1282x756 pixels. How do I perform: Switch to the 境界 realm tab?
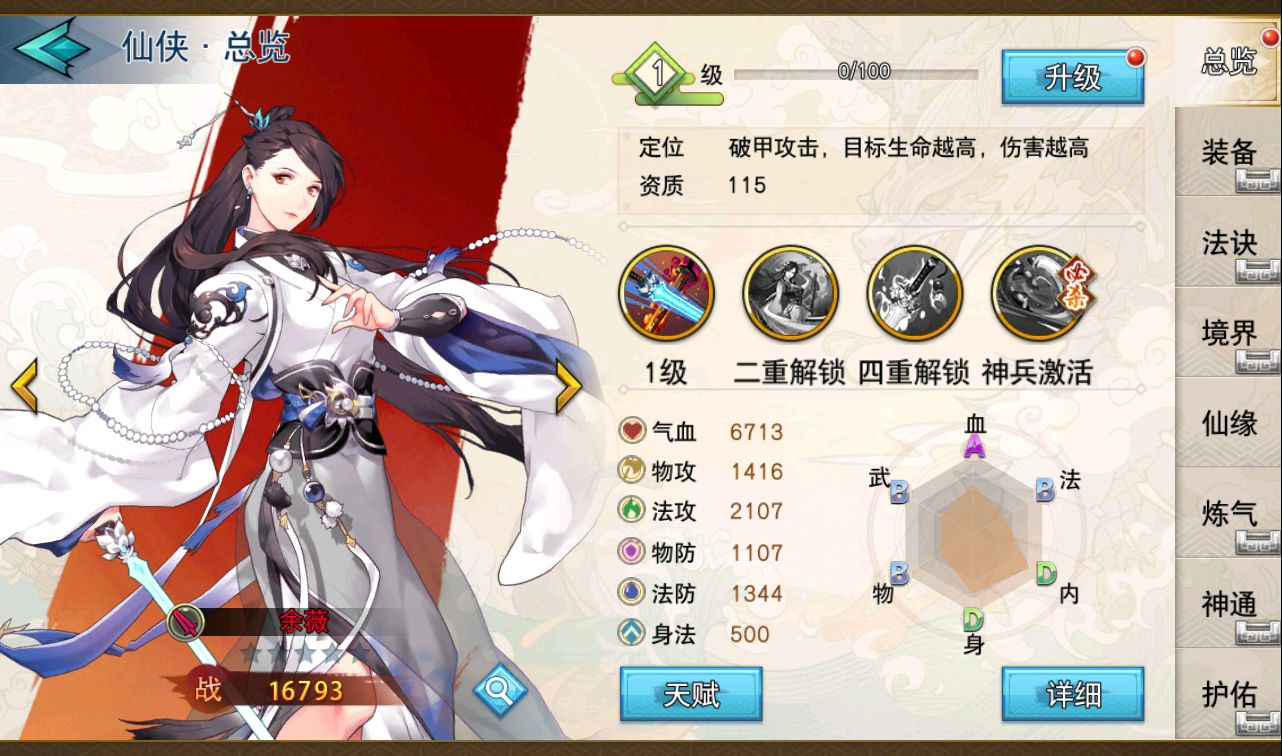pyautogui.click(x=1228, y=333)
